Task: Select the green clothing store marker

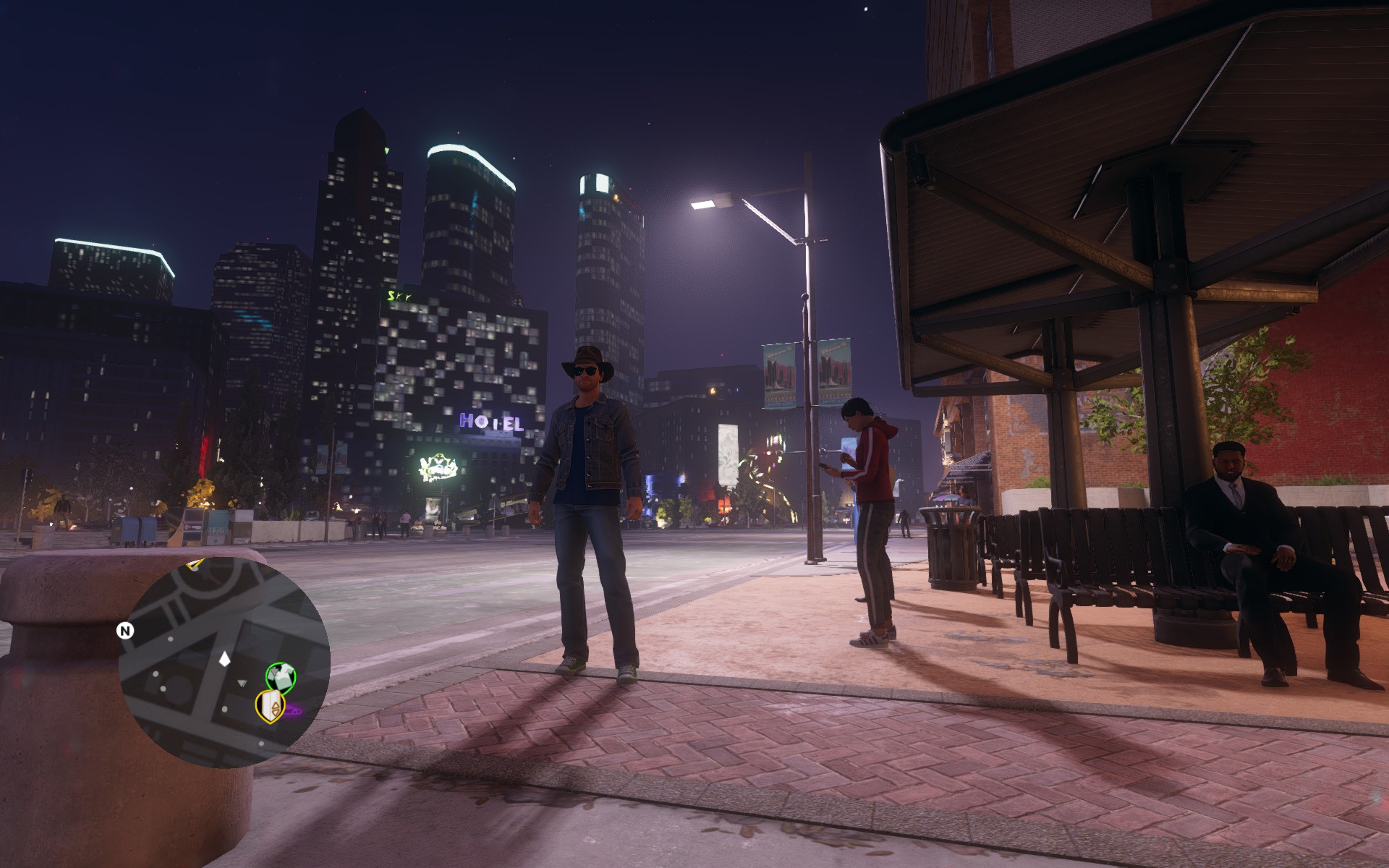Action: (x=281, y=677)
